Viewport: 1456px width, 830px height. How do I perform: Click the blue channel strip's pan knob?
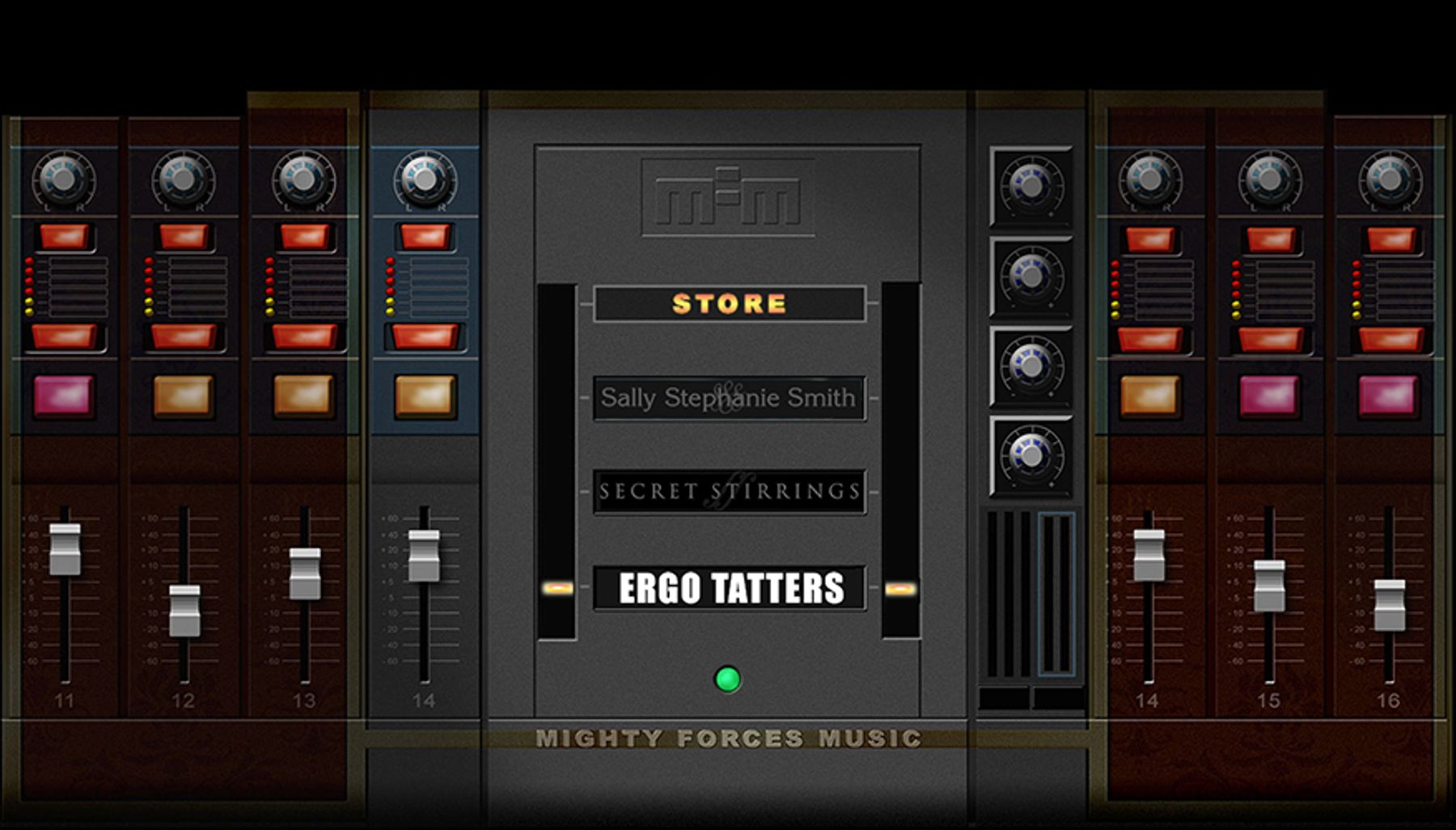tap(425, 180)
